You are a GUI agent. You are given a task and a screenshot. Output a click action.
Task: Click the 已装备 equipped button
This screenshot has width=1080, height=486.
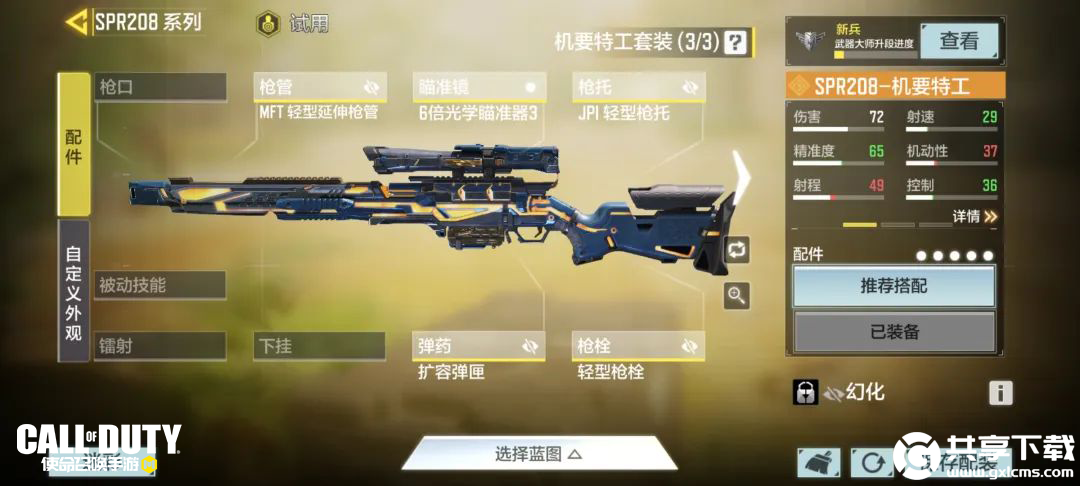[894, 332]
